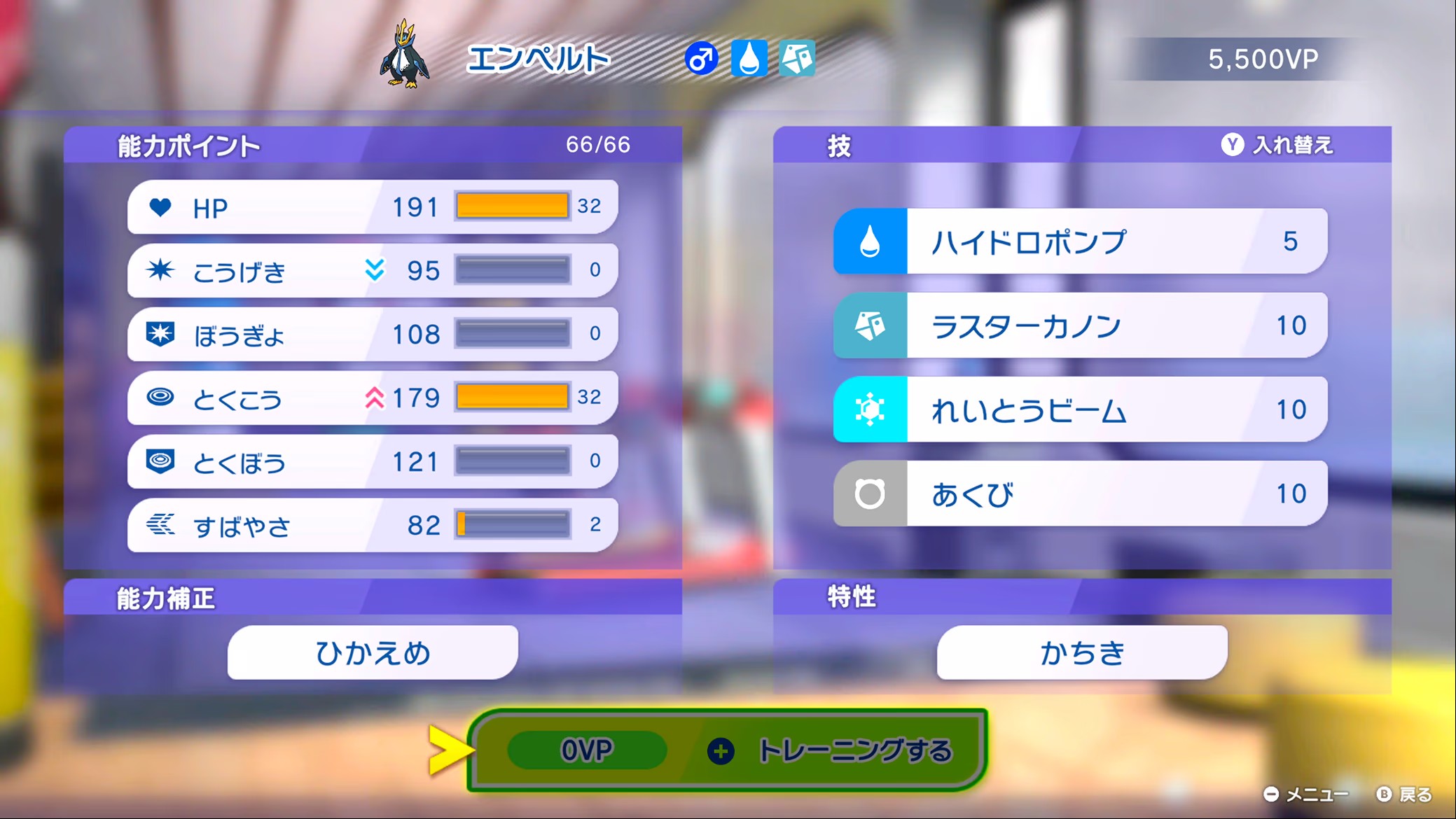
Task: Click the Normal type icon beside あくび
Action: [x=868, y=493]
